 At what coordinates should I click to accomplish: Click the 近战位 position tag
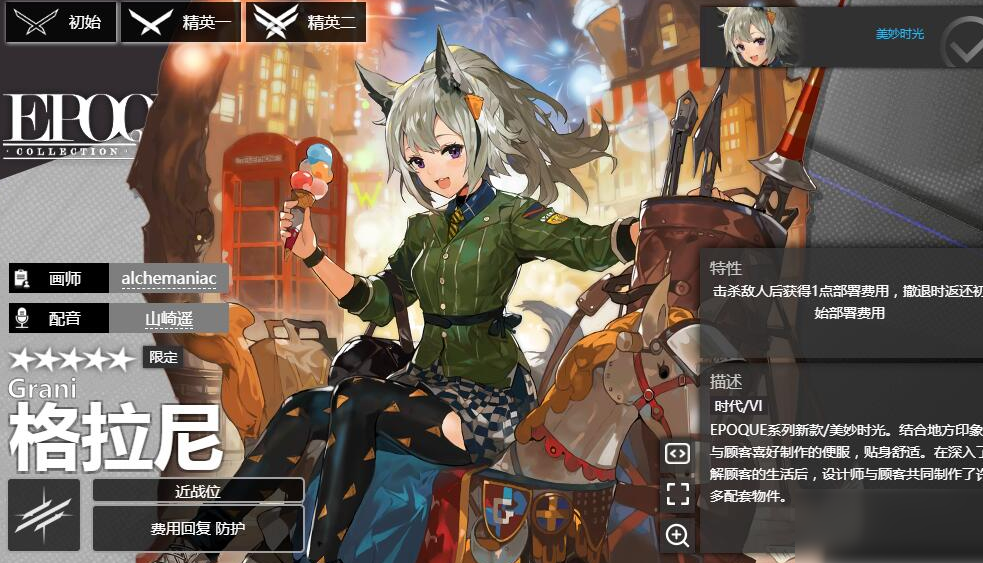pos(197,491)
